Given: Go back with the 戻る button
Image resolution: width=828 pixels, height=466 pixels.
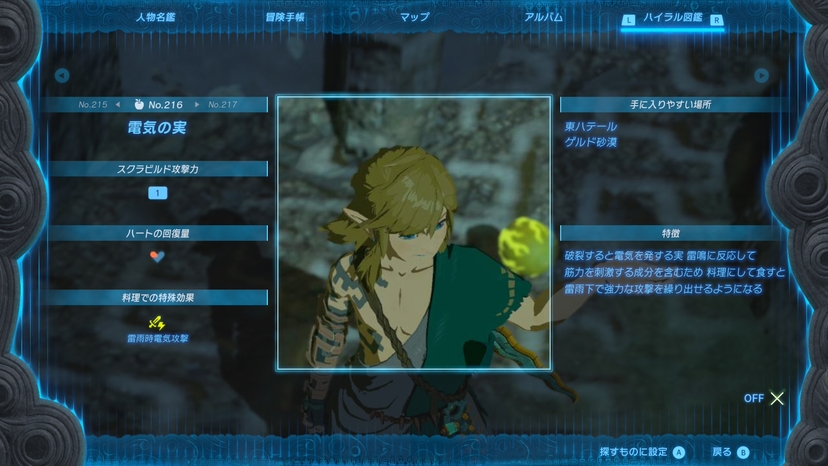Looking at the screenshot, I should pos(729,452).
